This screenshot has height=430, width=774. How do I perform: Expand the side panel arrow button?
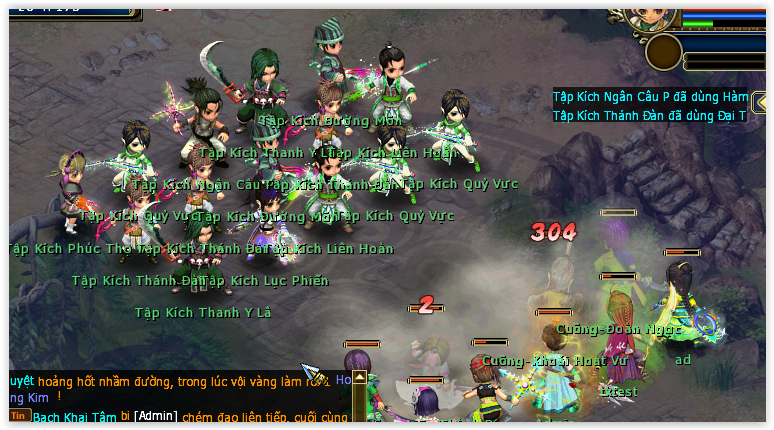click(x=761, y=103)
